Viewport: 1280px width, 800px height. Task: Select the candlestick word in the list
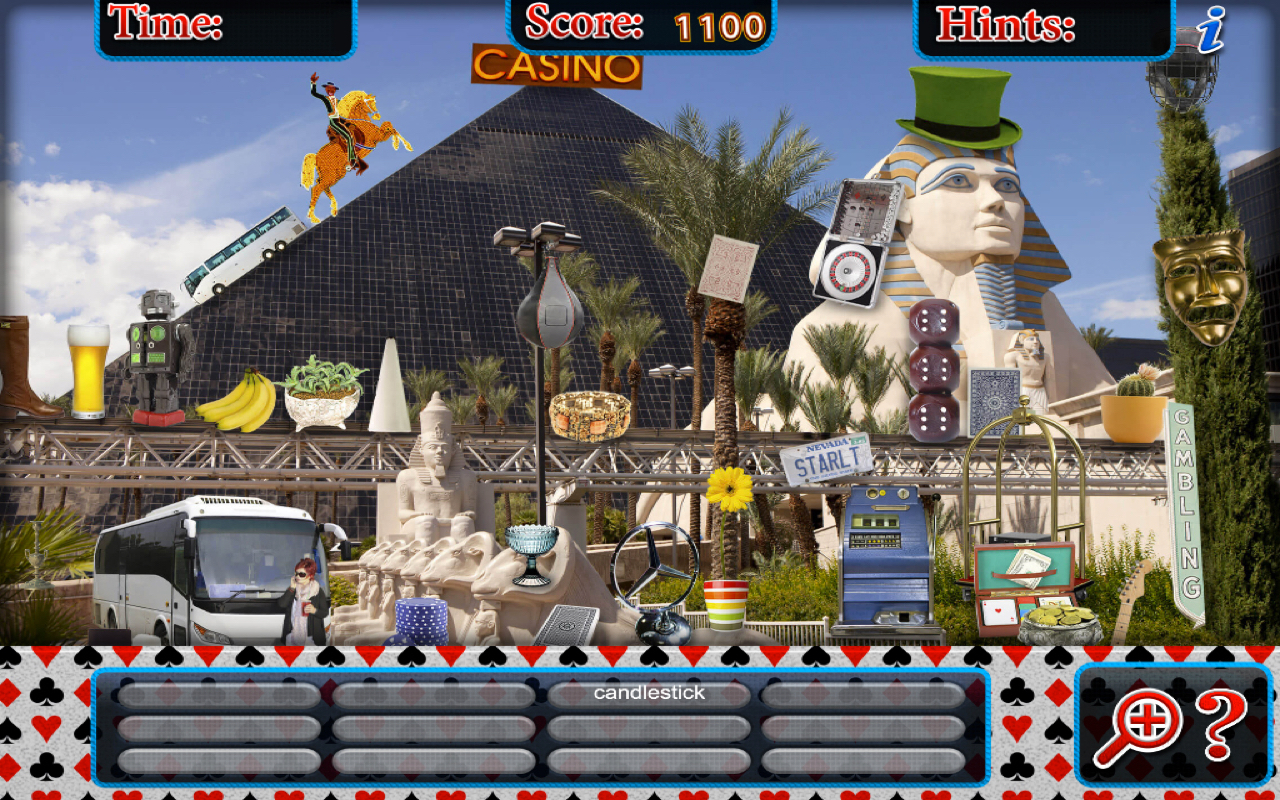pos(648,691)
